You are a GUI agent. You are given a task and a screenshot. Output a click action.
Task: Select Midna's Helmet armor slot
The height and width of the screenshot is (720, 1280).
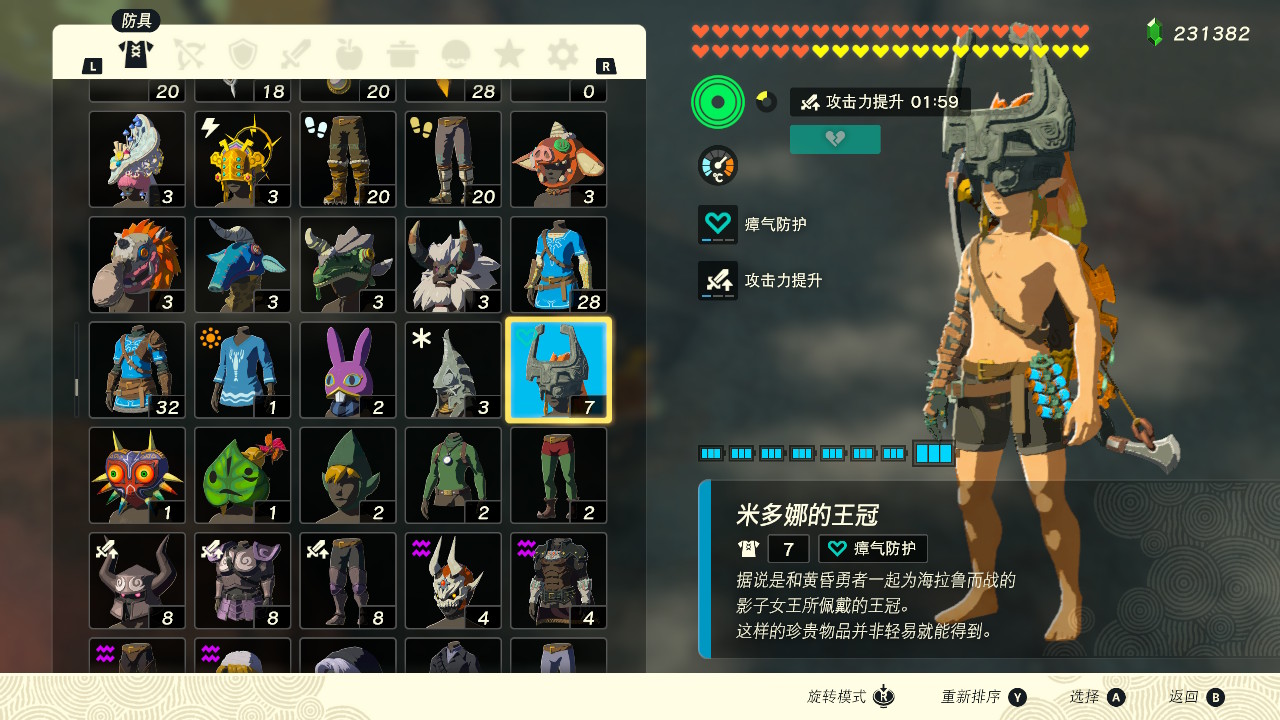tap(559, 370)
